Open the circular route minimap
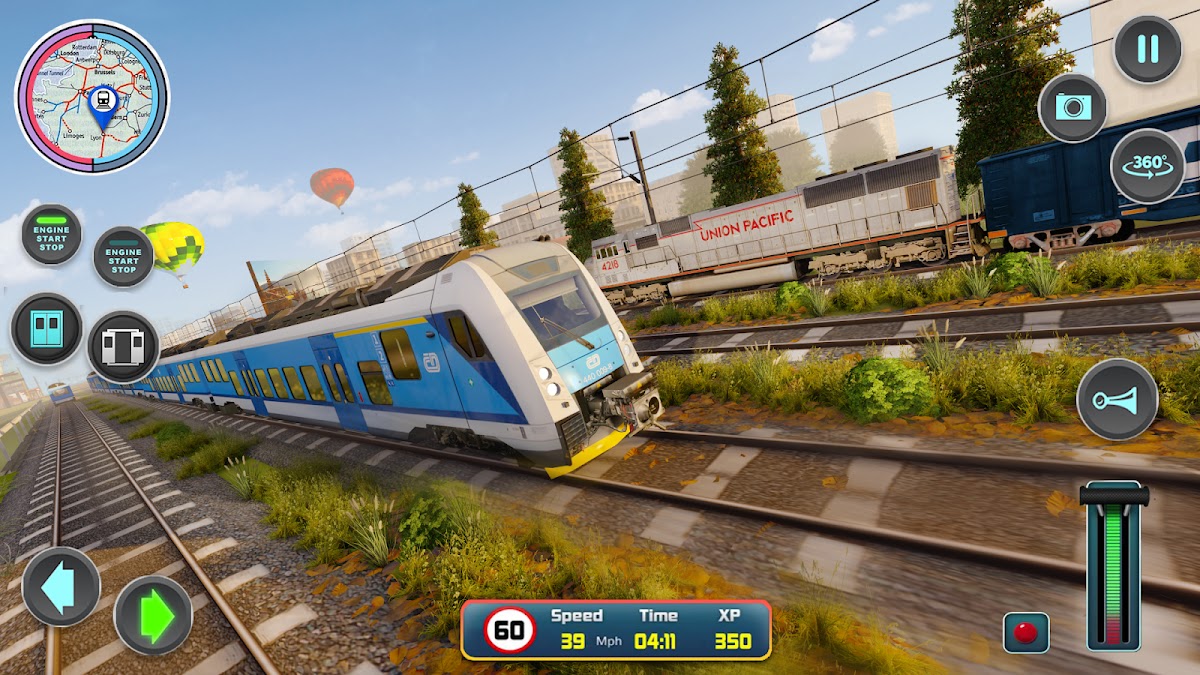Viewport: 1200px width, 675px height. tap(92, 97)
